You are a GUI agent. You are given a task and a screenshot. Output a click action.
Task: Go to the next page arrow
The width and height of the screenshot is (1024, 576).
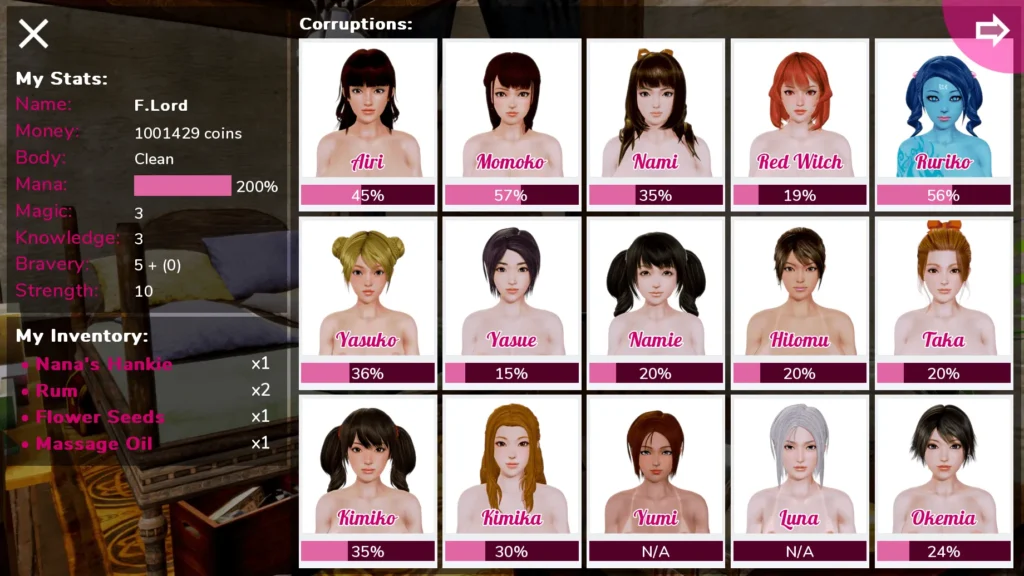point(992,31)
